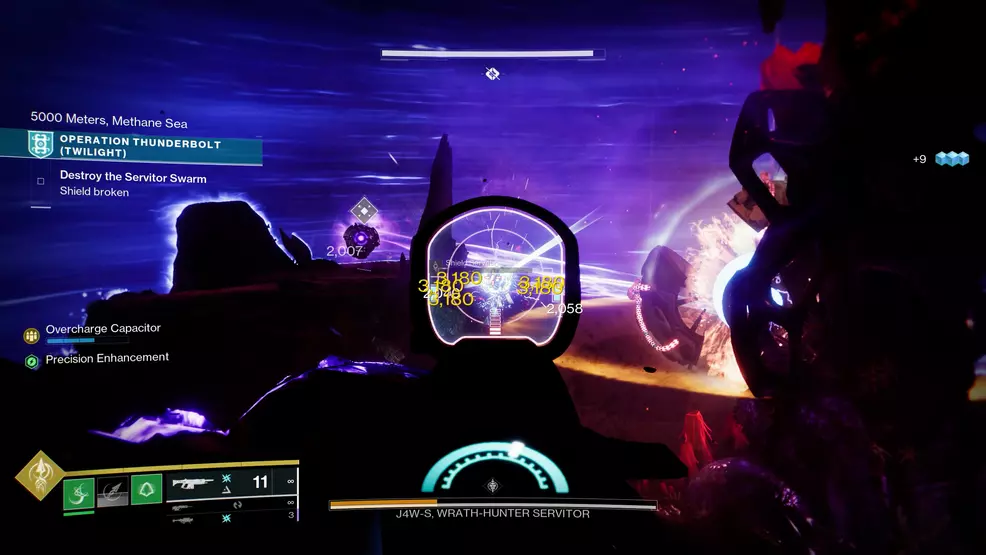986x555 pixels.
Task: Activate the green hooded-shape ability icon
Action: tap(146, 490)
